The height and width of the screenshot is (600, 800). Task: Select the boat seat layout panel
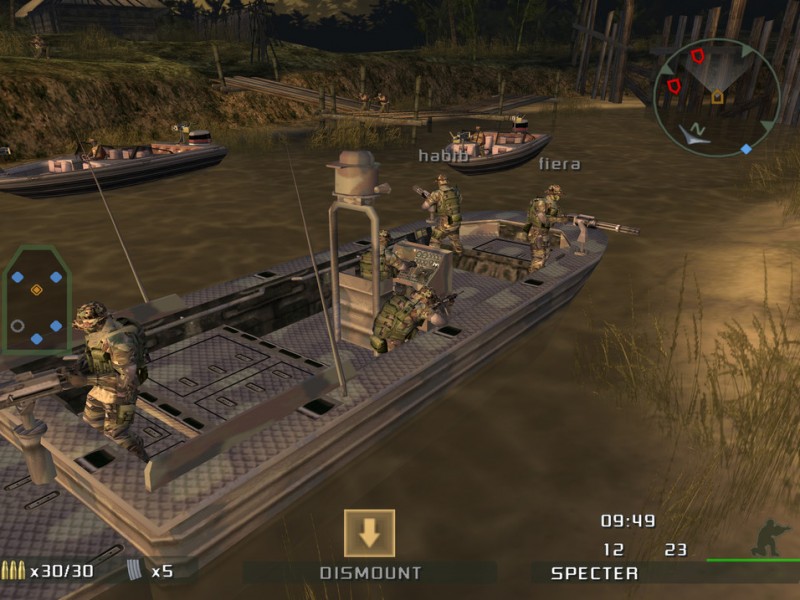[x=37, y=298]
